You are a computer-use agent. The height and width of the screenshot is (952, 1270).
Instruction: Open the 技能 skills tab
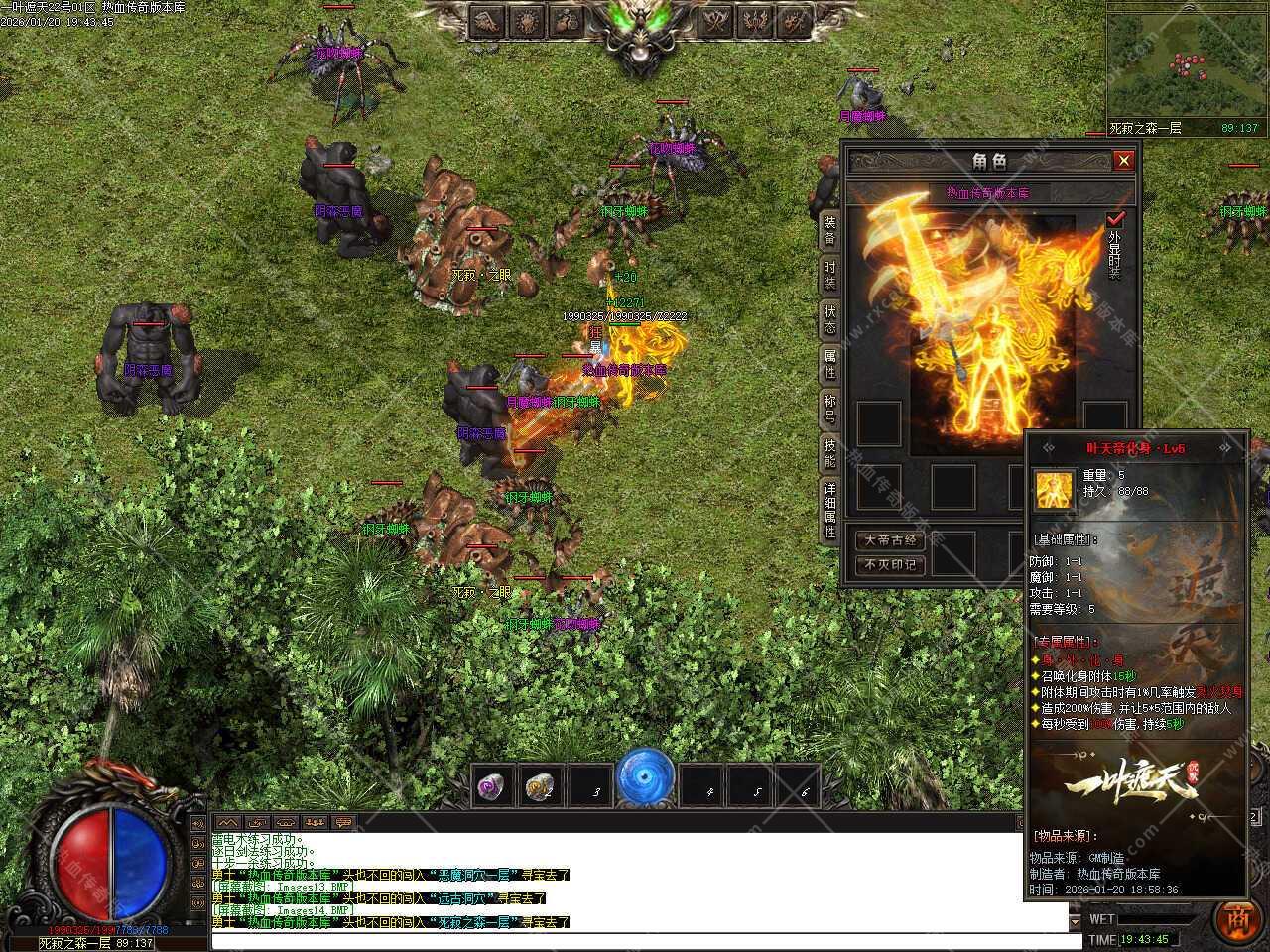[x=829, y=453]
